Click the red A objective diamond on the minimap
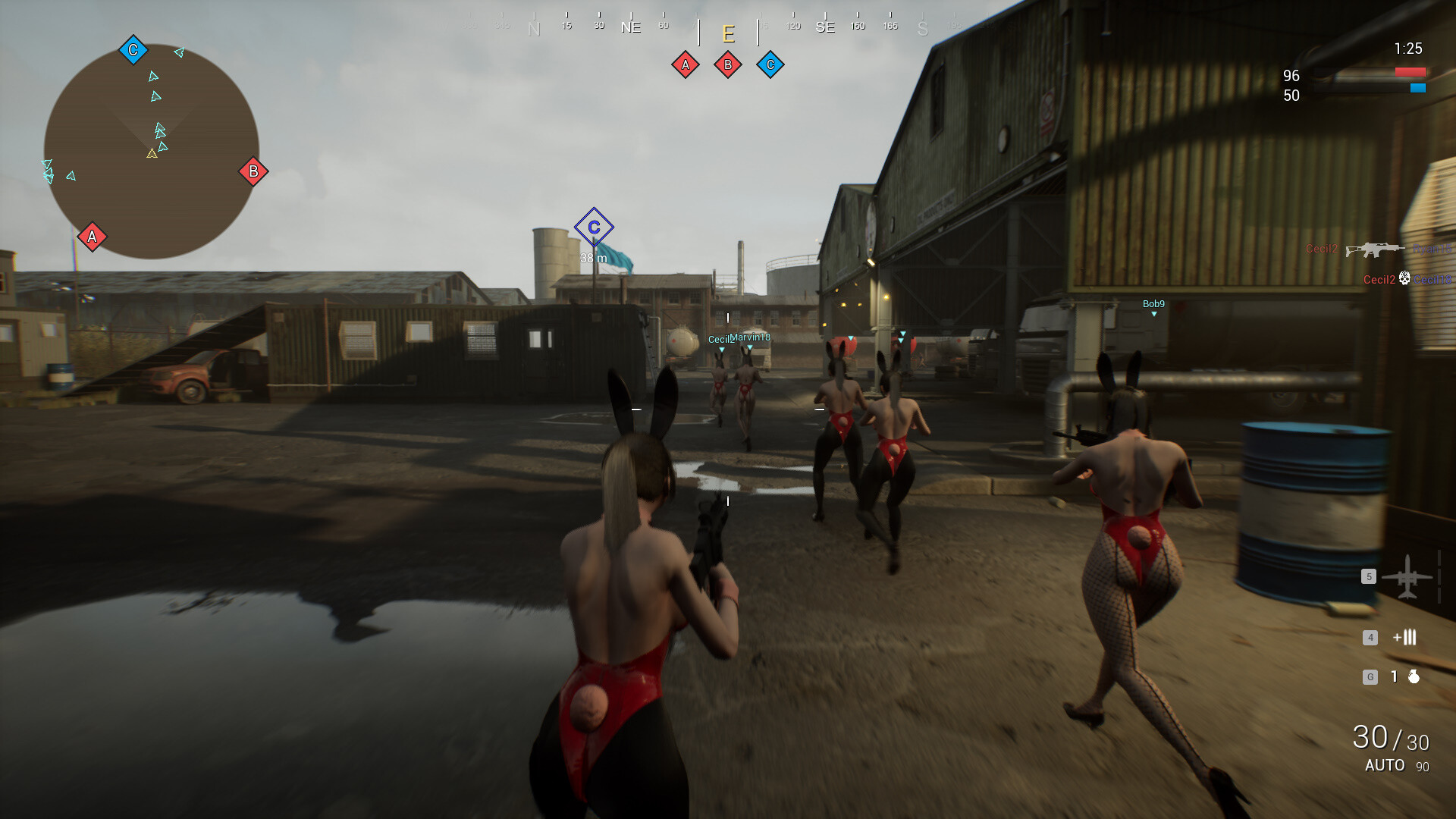Viewport: 1456px width, 819px height. pos(91,237)
